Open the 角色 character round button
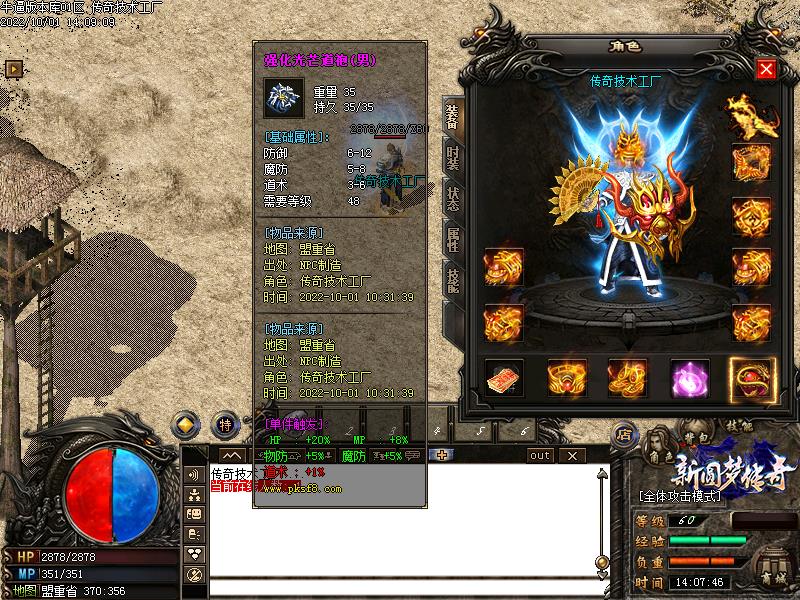The height and width of the screenshot is (600, 800). click(x=658, y=455)
